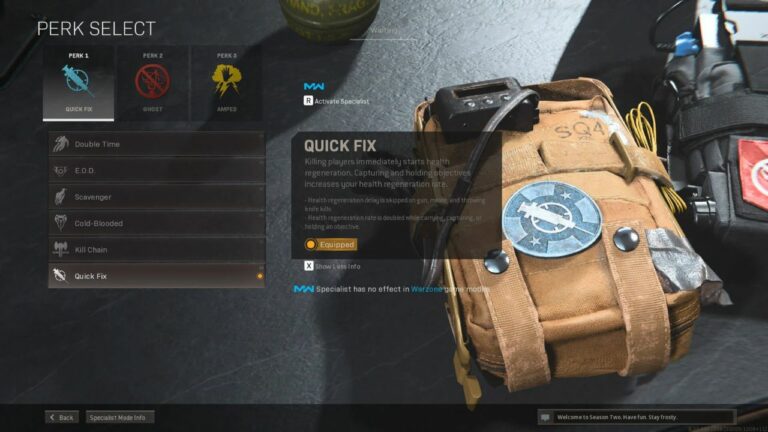Open the Perk 2 Ghost tab
The width and height of the screenshot is (768, 432).
[x=152, y=83]
